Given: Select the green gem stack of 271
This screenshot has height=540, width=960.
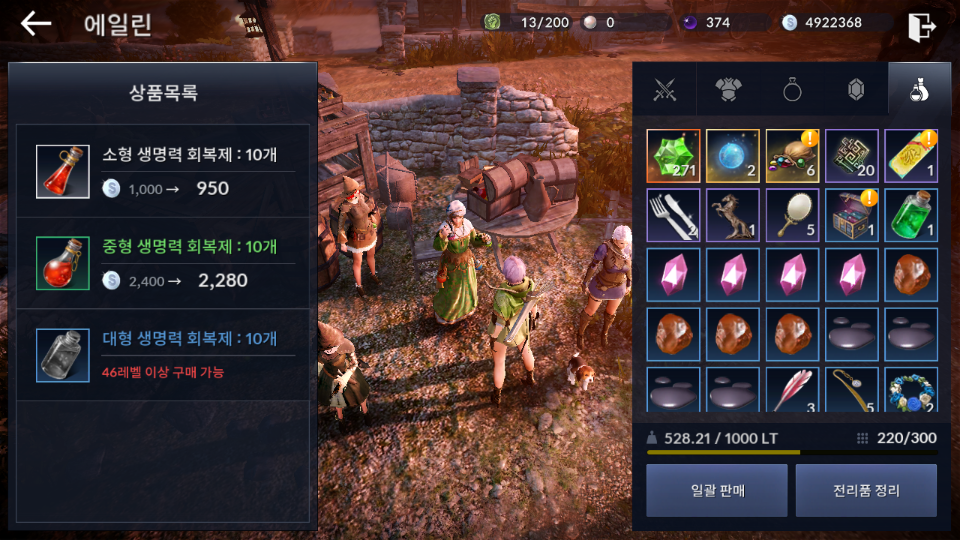Looking at the screenshot, I should [673, 156].
